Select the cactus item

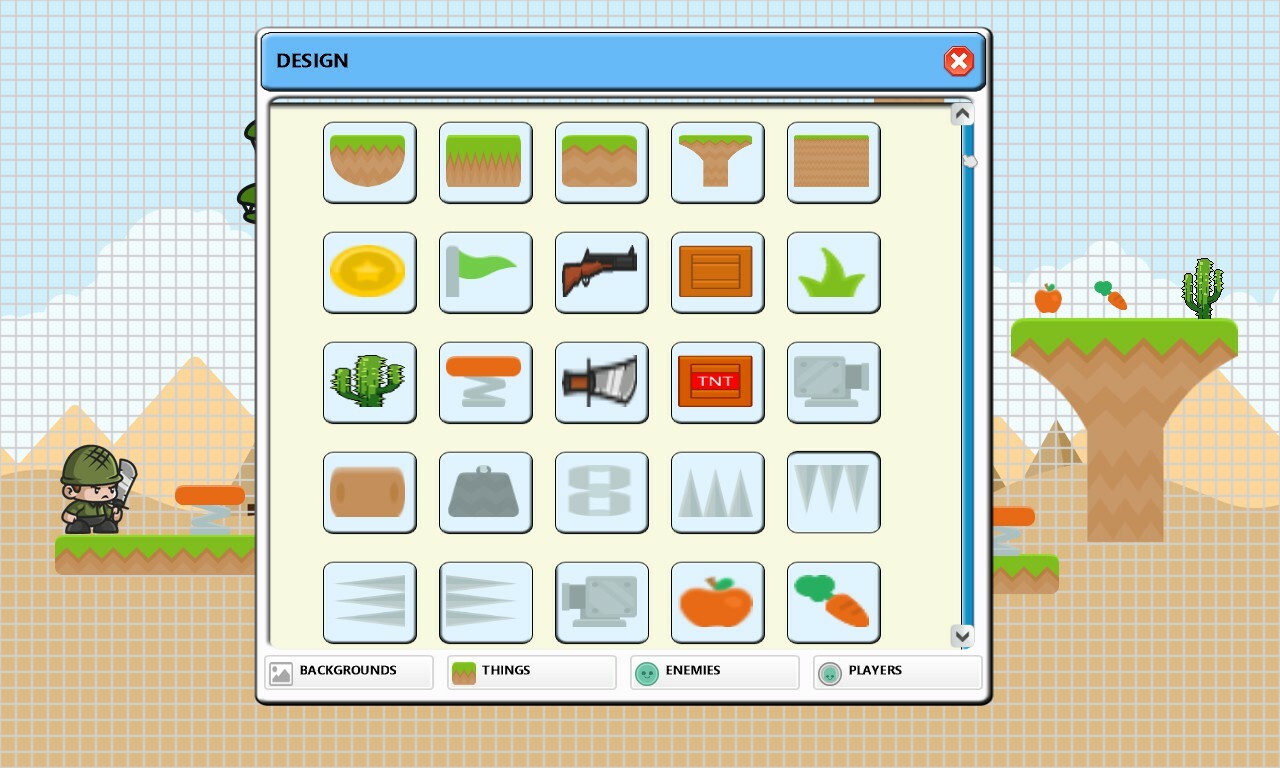(x=369, y=382)
